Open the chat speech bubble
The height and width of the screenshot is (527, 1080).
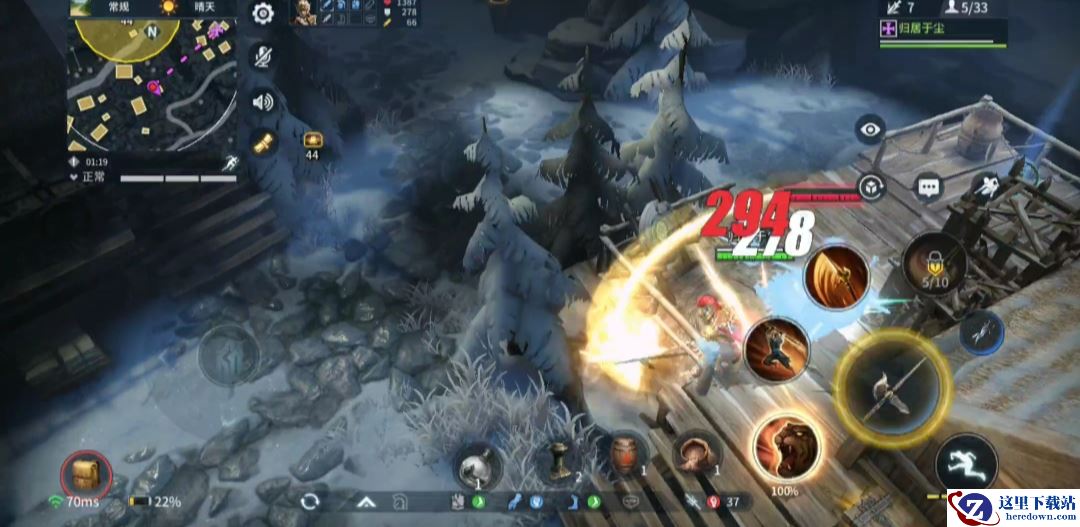pos(929,187)
